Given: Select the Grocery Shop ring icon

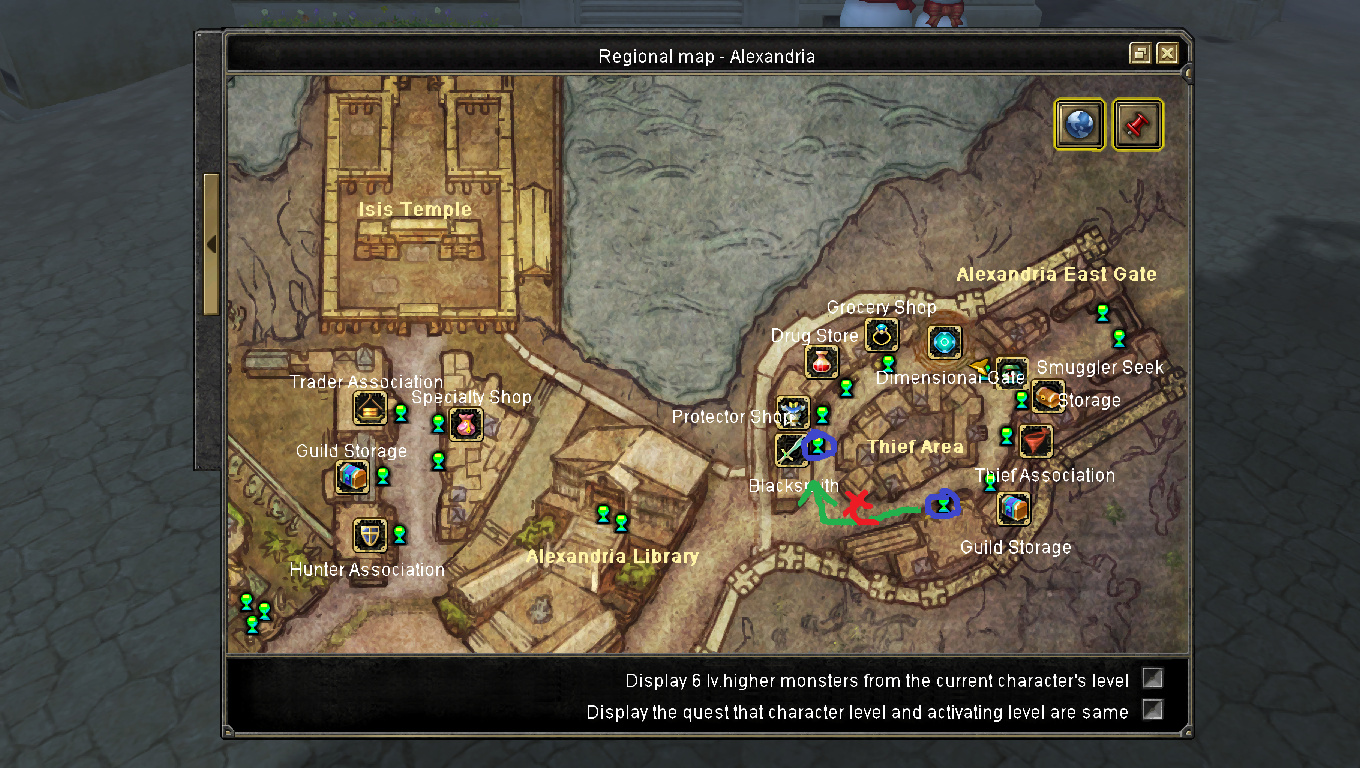Looking at the screenshot, I should [x=881, y=334].
